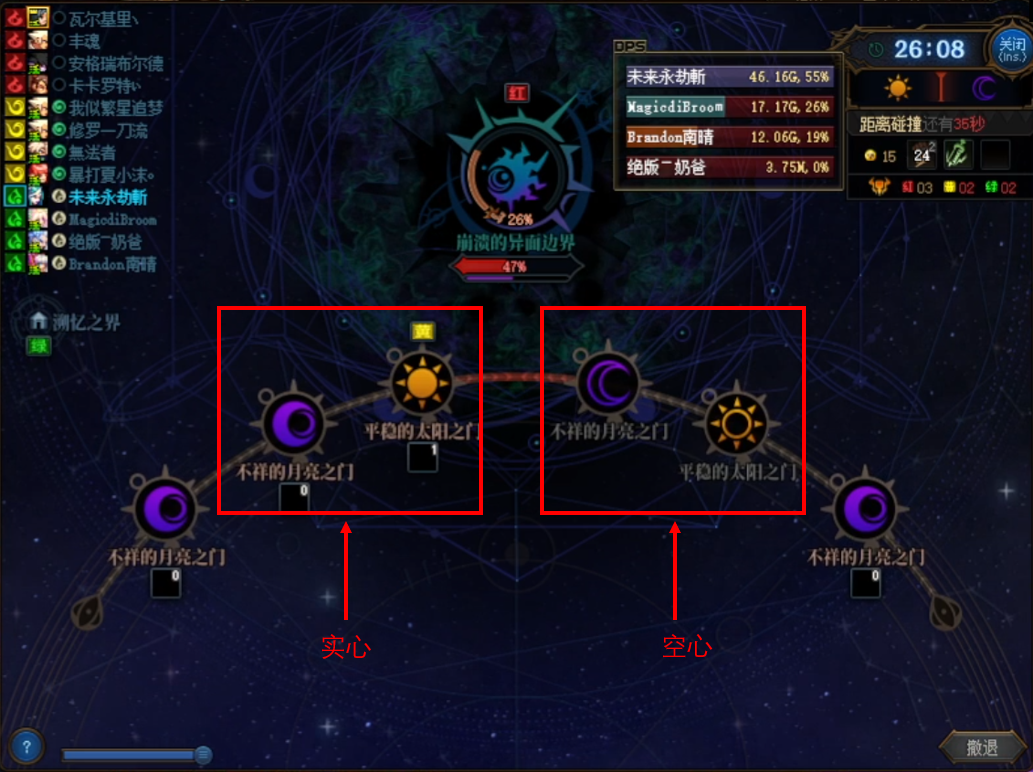This screenshot has height=772, width=1033.
Task: Click the 撤退 retreat button
Action: pyautogui.click(x=981, y=747)
